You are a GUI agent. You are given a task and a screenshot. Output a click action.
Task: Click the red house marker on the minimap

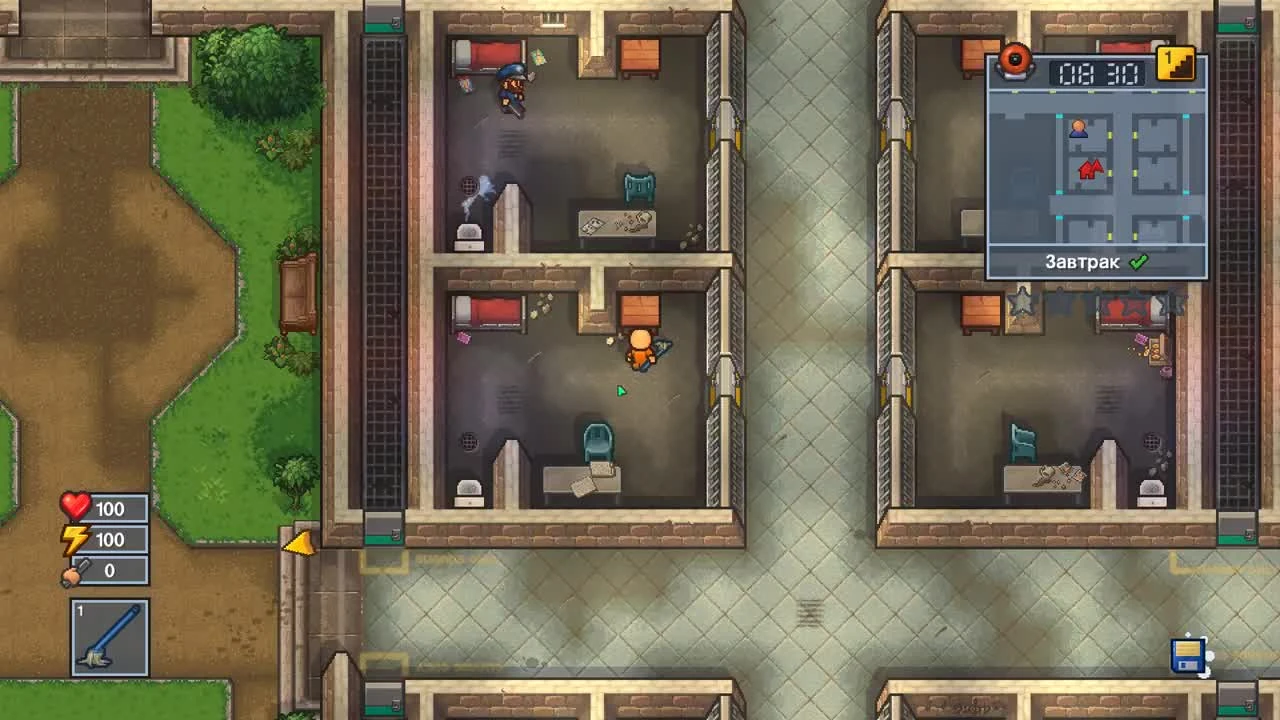[1090, 168]
